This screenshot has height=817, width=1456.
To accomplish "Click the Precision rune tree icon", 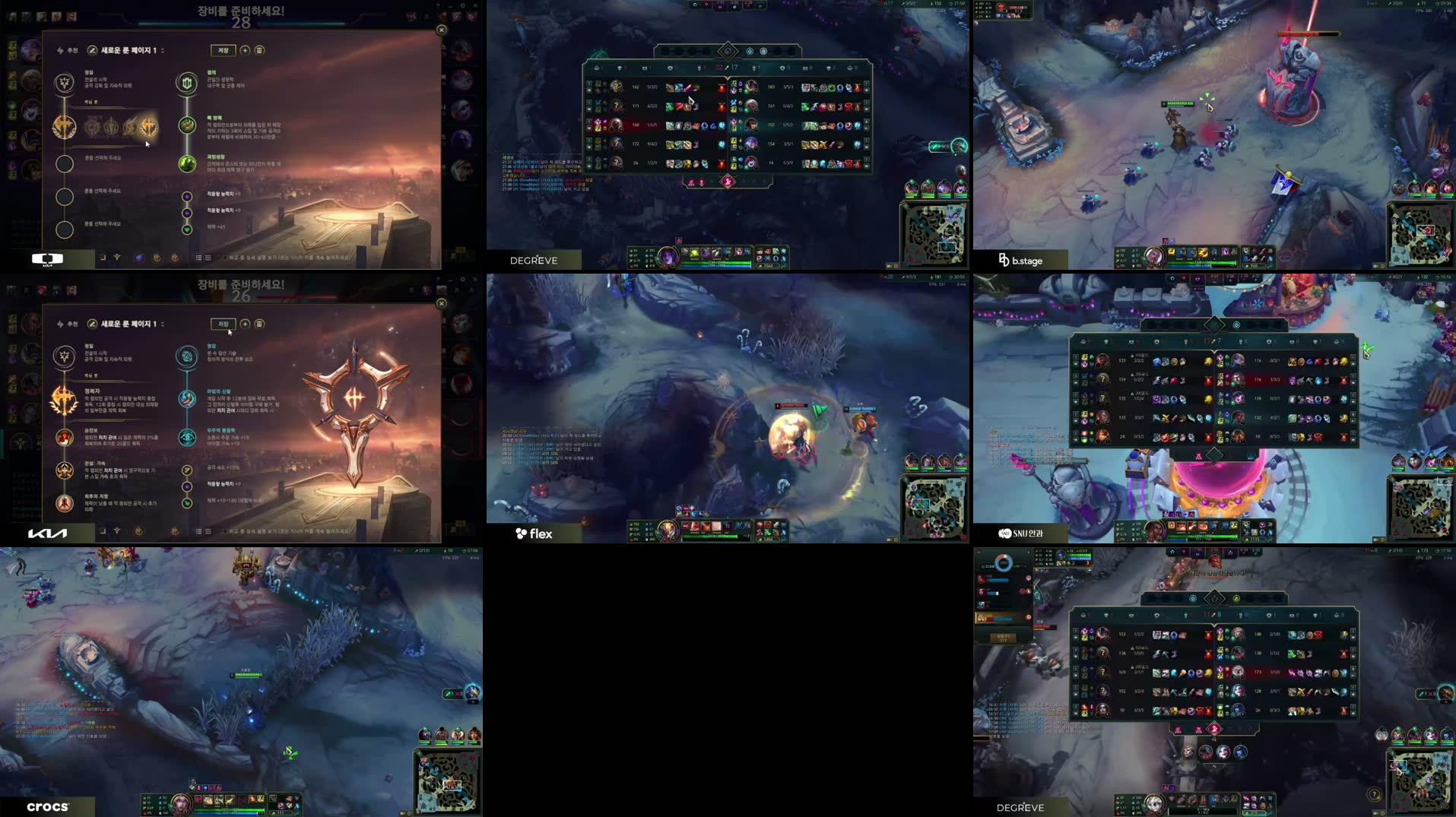I will click(65, 84).
